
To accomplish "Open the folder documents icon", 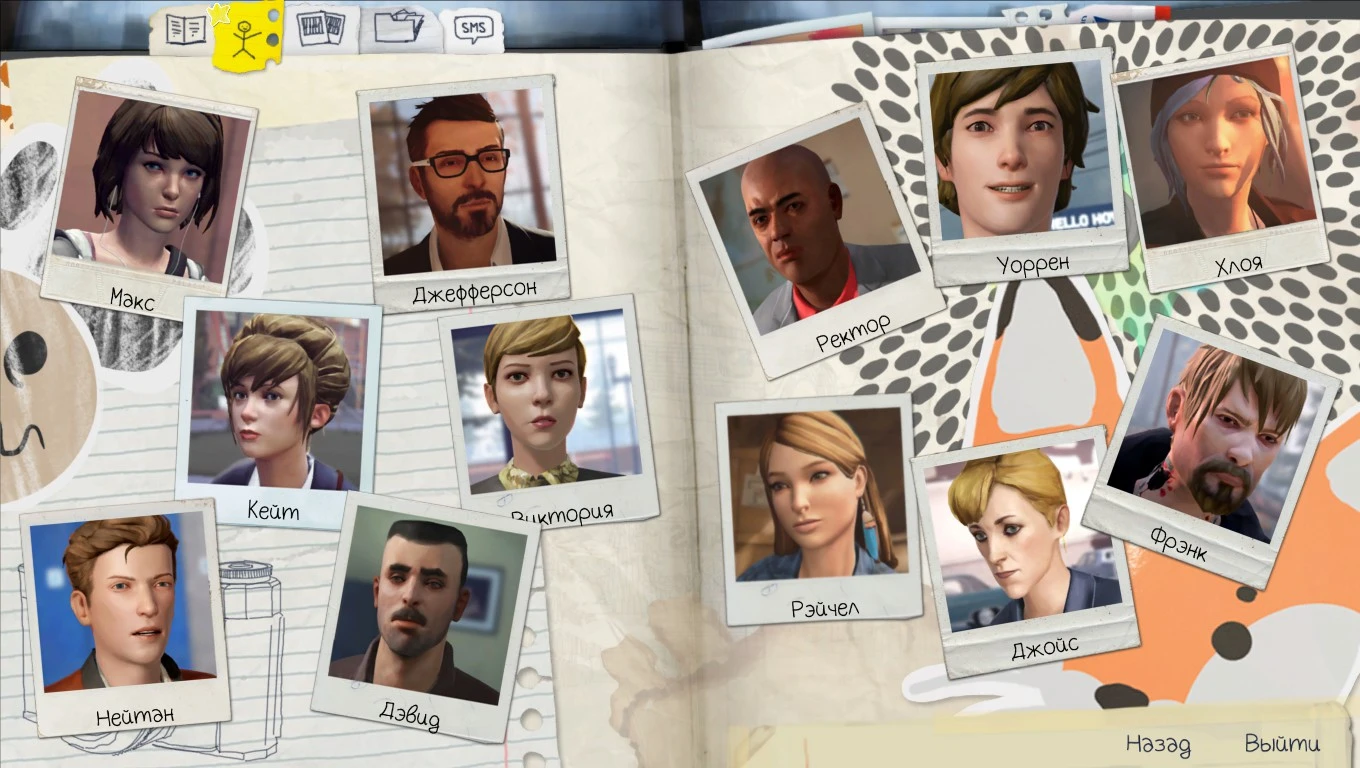I will pyautogui.click(x=399, y=28).
